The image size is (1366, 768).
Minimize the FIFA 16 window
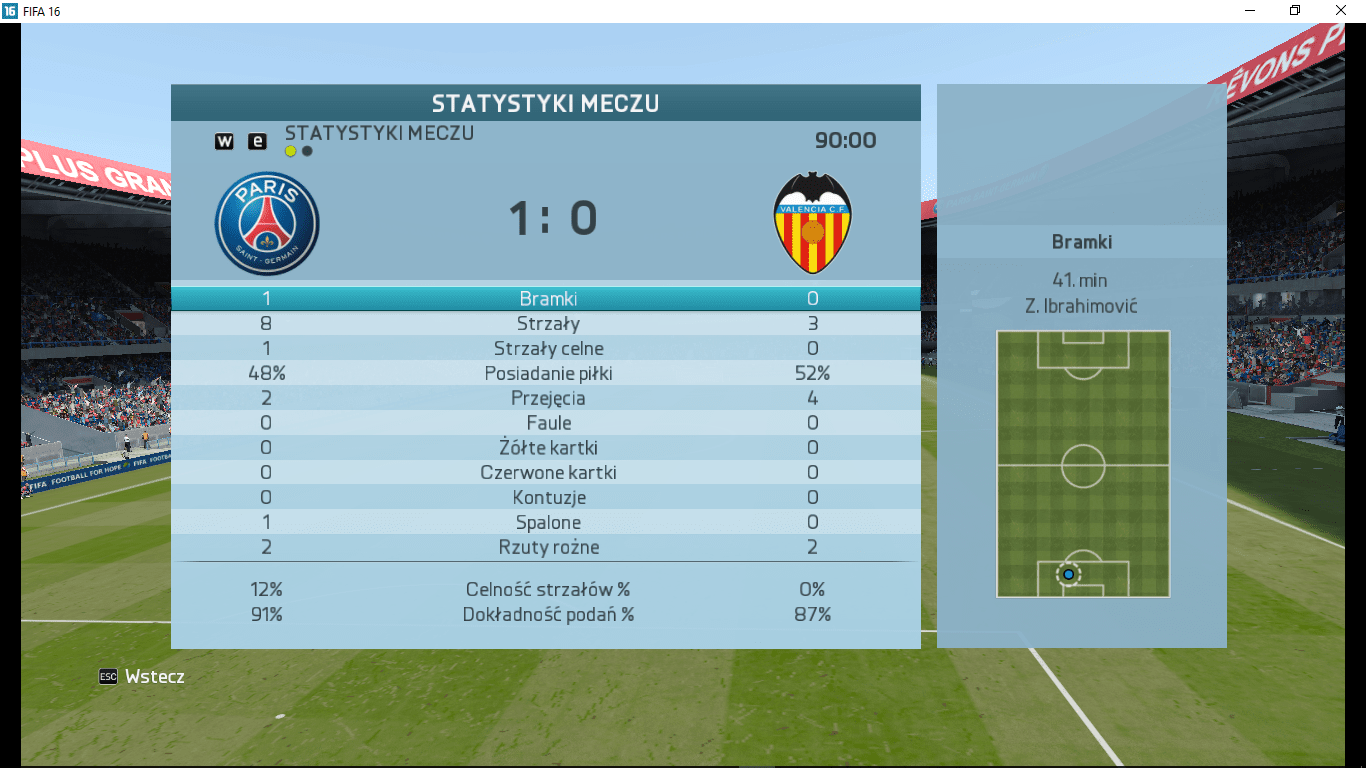tap(1250, 10)
